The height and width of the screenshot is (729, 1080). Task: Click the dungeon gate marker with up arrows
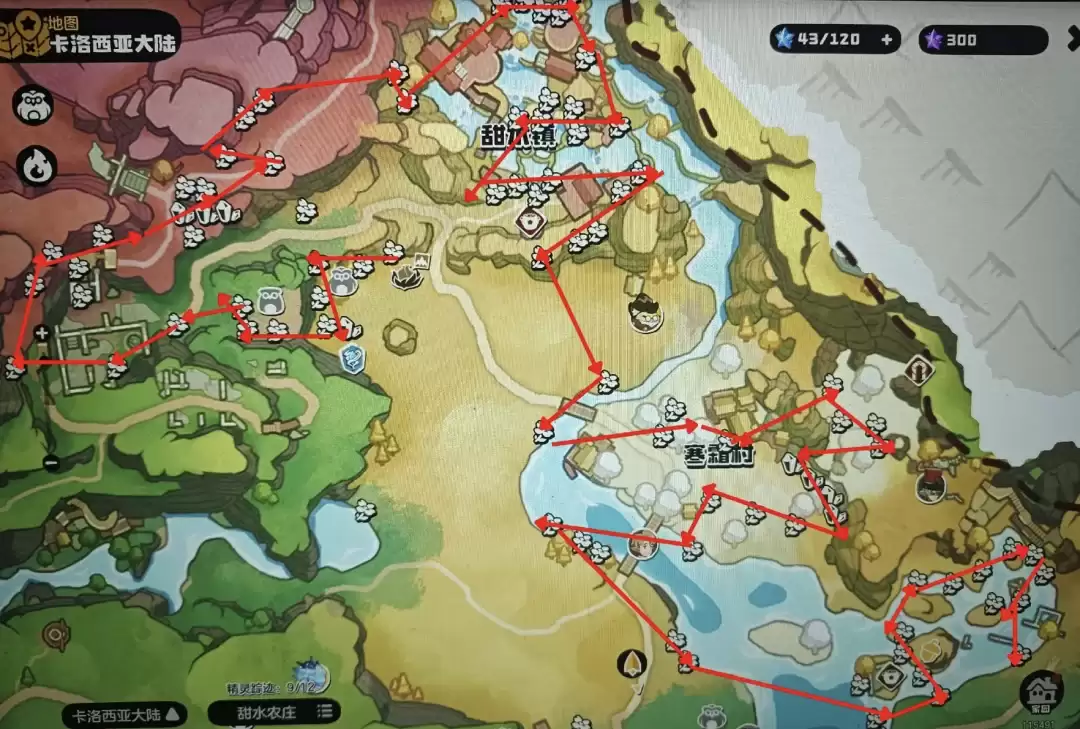pos(919,370)
